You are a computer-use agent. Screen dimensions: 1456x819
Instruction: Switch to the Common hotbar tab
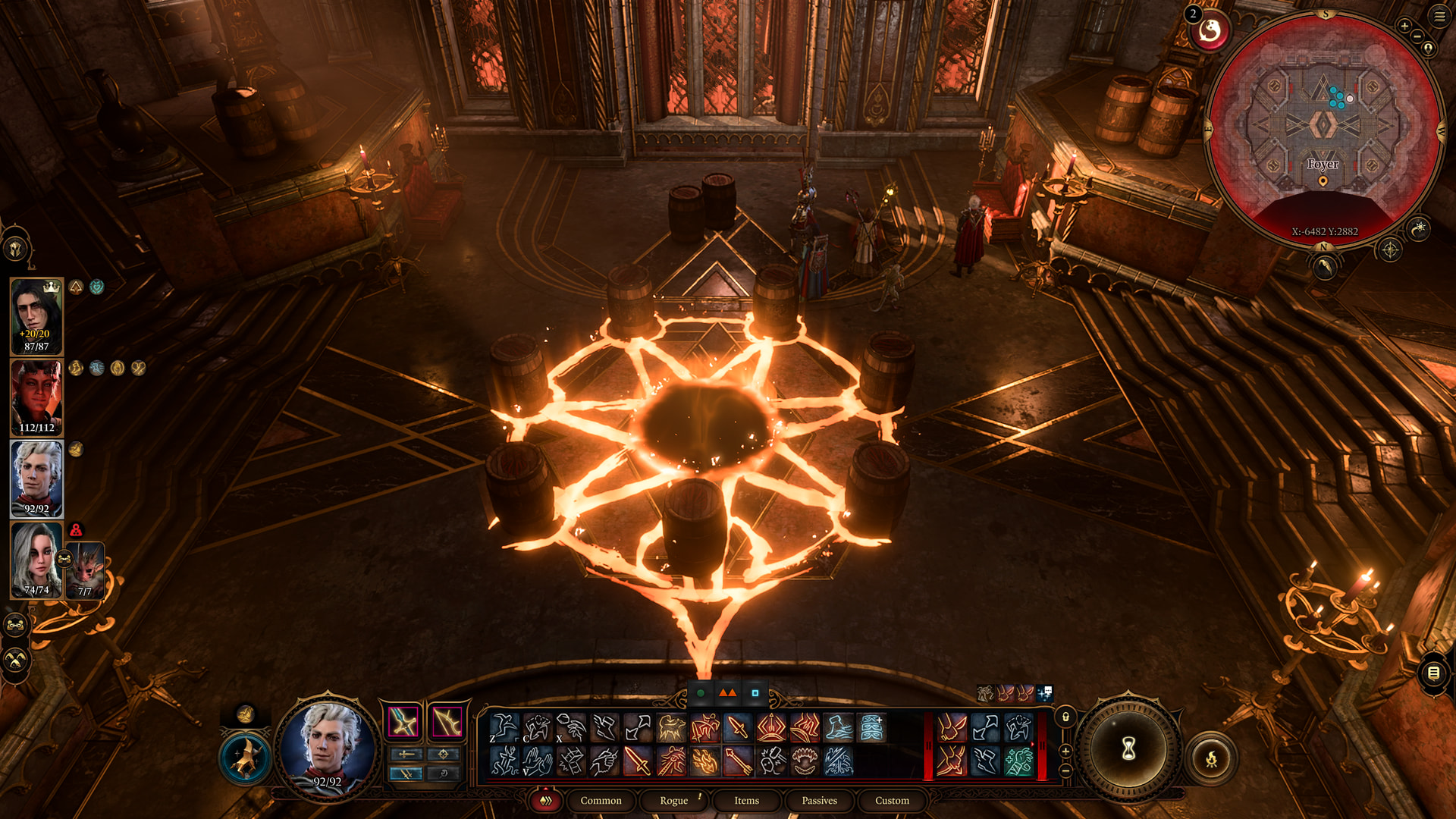[601, 800]
